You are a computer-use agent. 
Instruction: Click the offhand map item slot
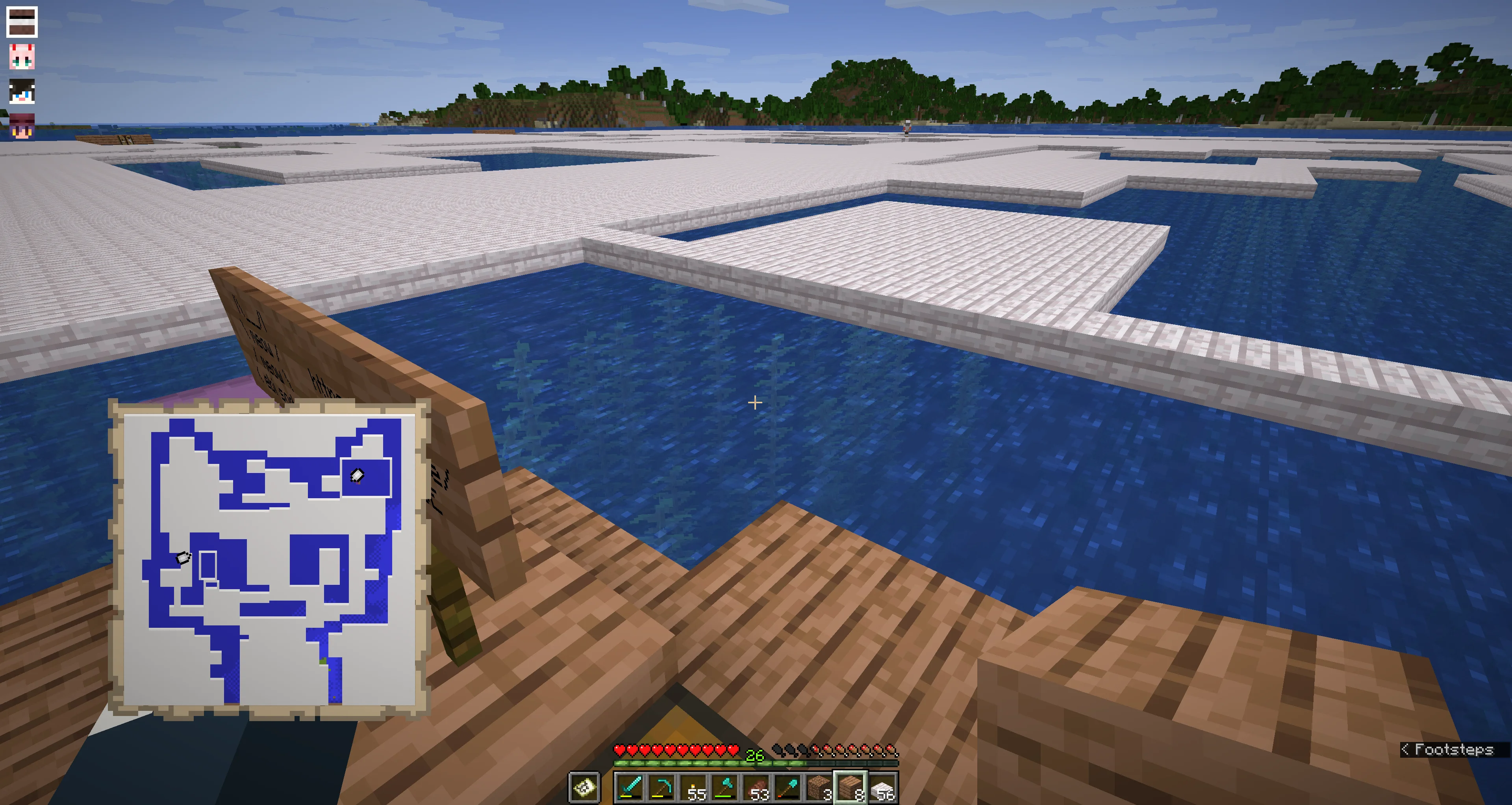click(585, 787)
